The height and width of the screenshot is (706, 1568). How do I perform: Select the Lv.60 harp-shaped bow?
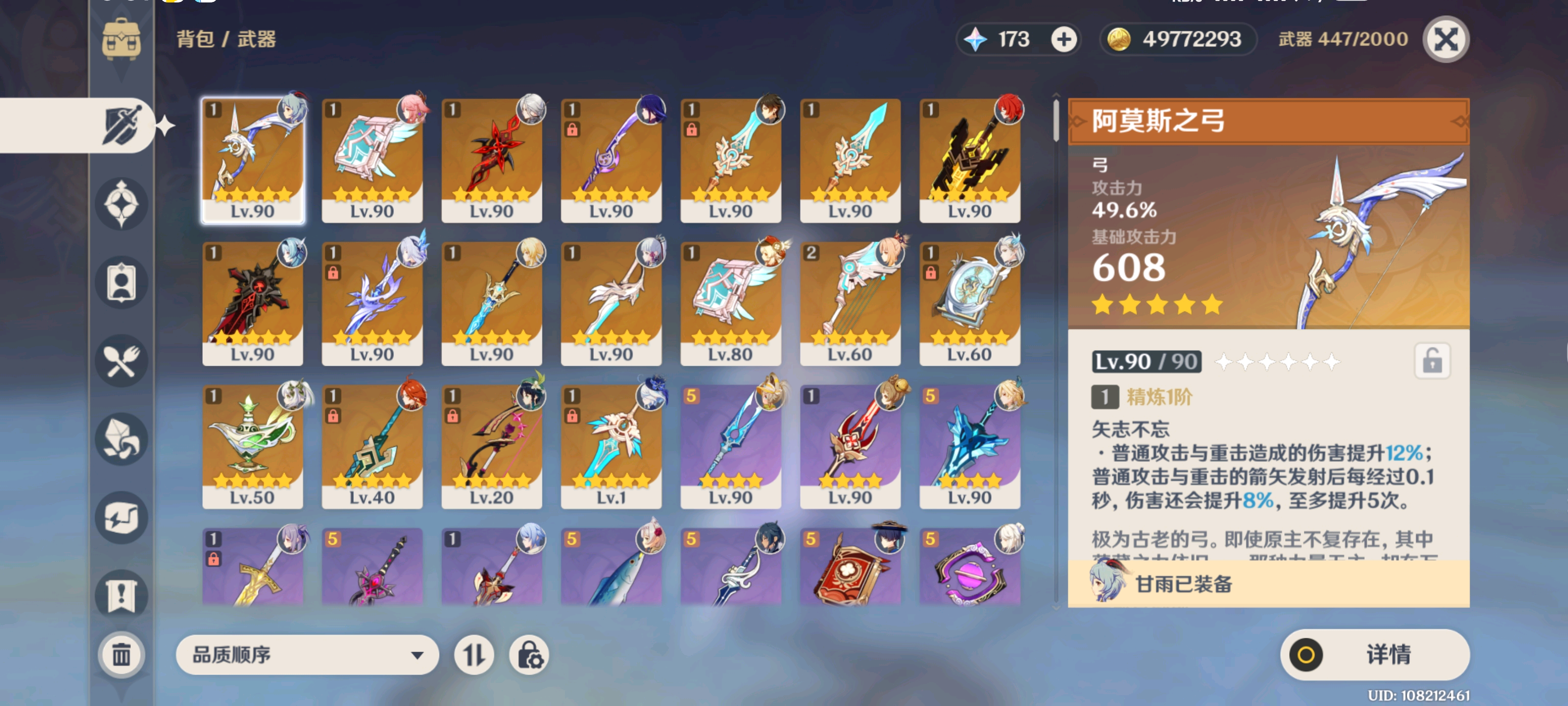850,303
